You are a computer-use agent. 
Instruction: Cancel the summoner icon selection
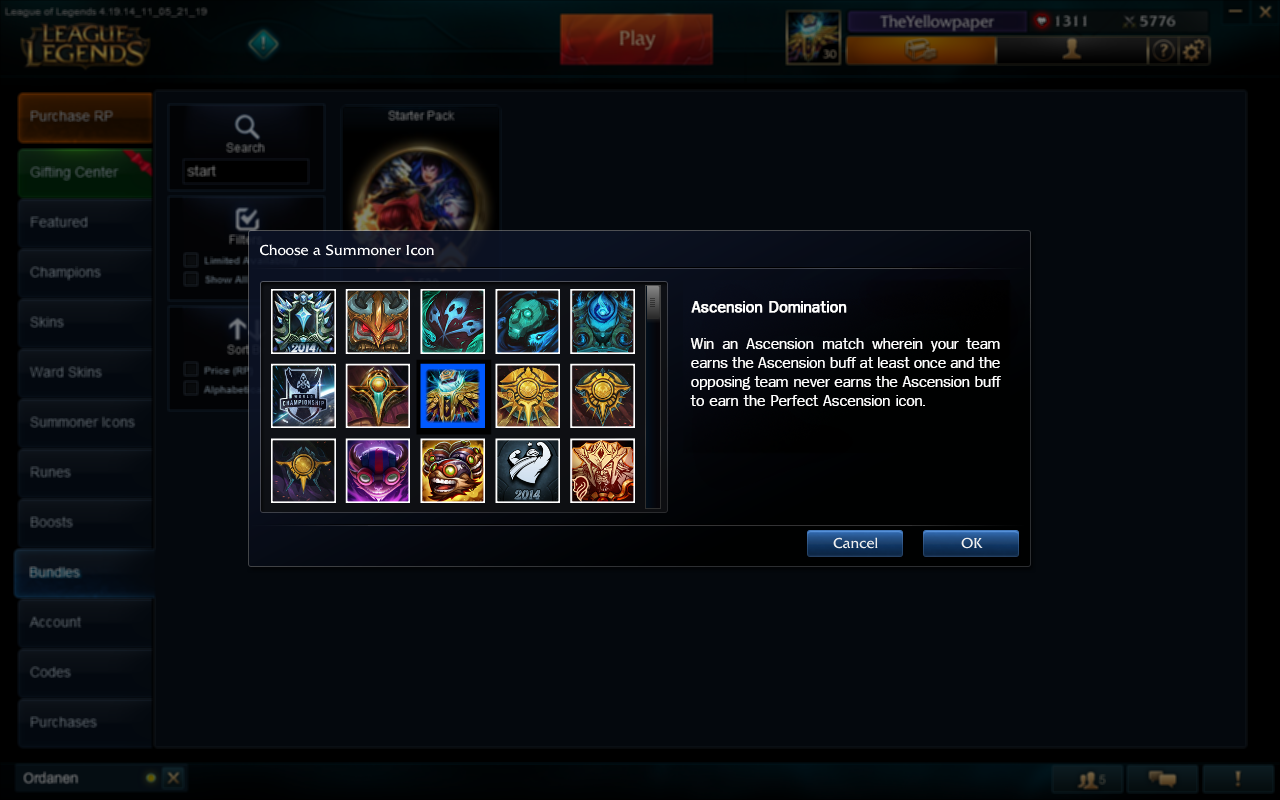pyautogui.click(x=854, y=543)
